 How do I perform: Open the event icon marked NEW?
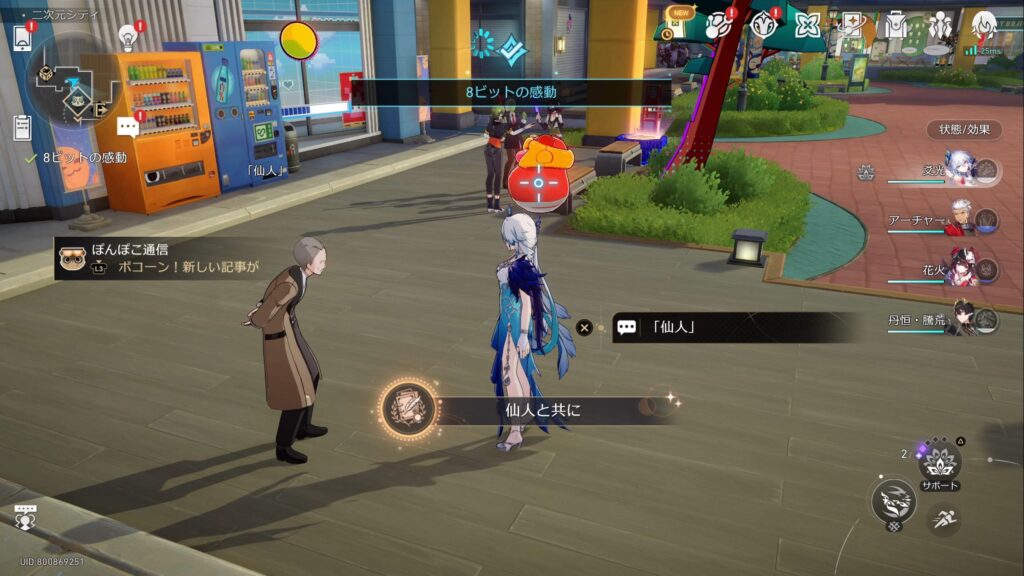point(681,25)
